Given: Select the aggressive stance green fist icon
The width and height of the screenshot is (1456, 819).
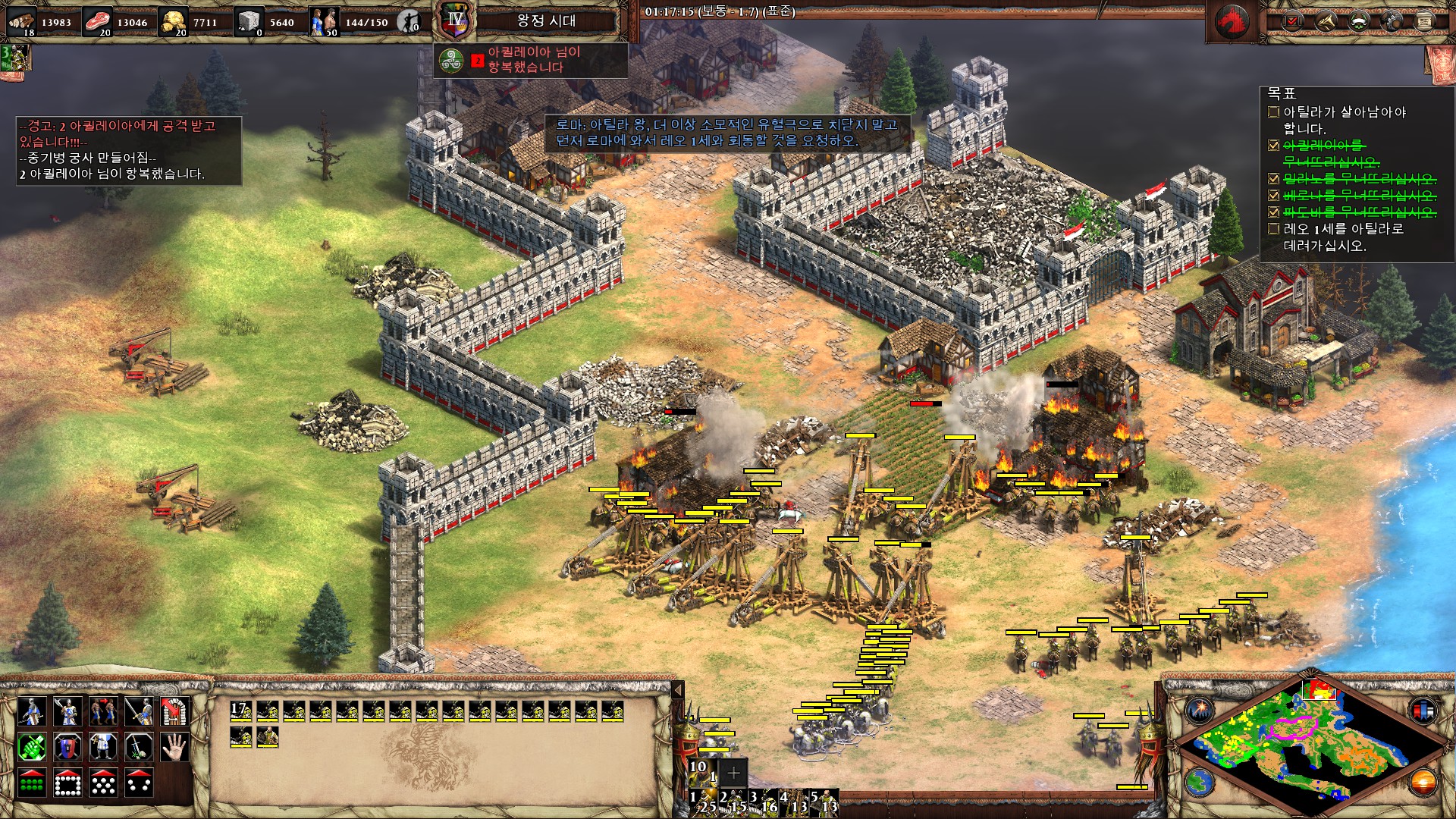Looking at the screenshot, I should pyautogui.click(x=31, y=748).
